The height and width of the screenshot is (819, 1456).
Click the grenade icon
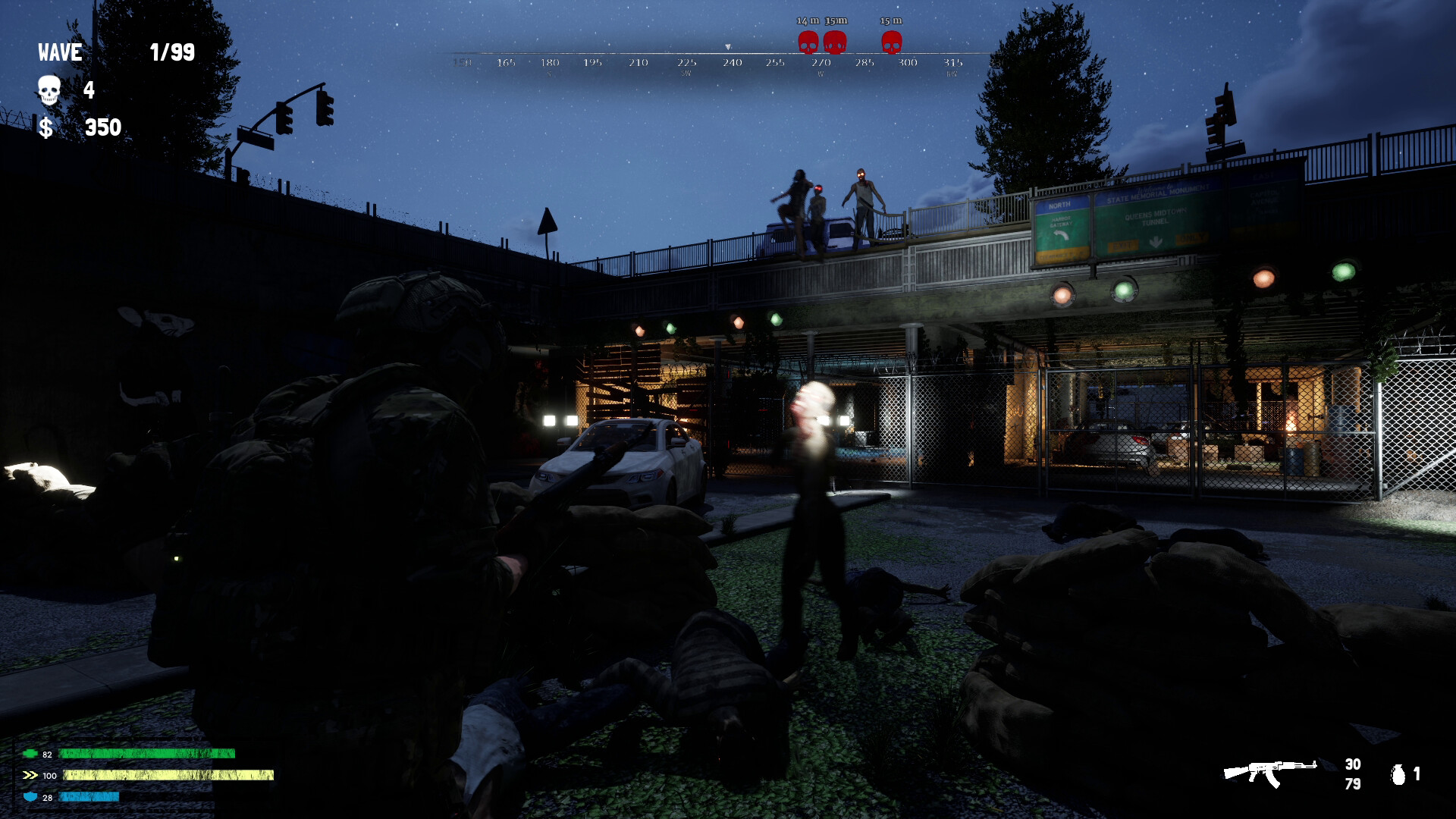[1398, 774]
